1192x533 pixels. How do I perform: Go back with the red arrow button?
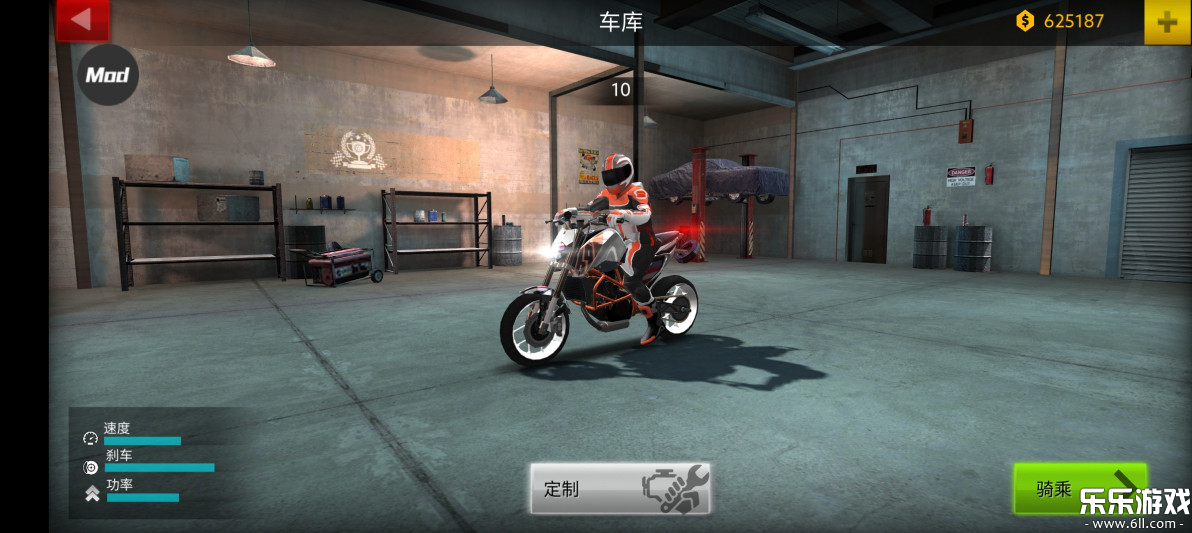coord(82,20)
